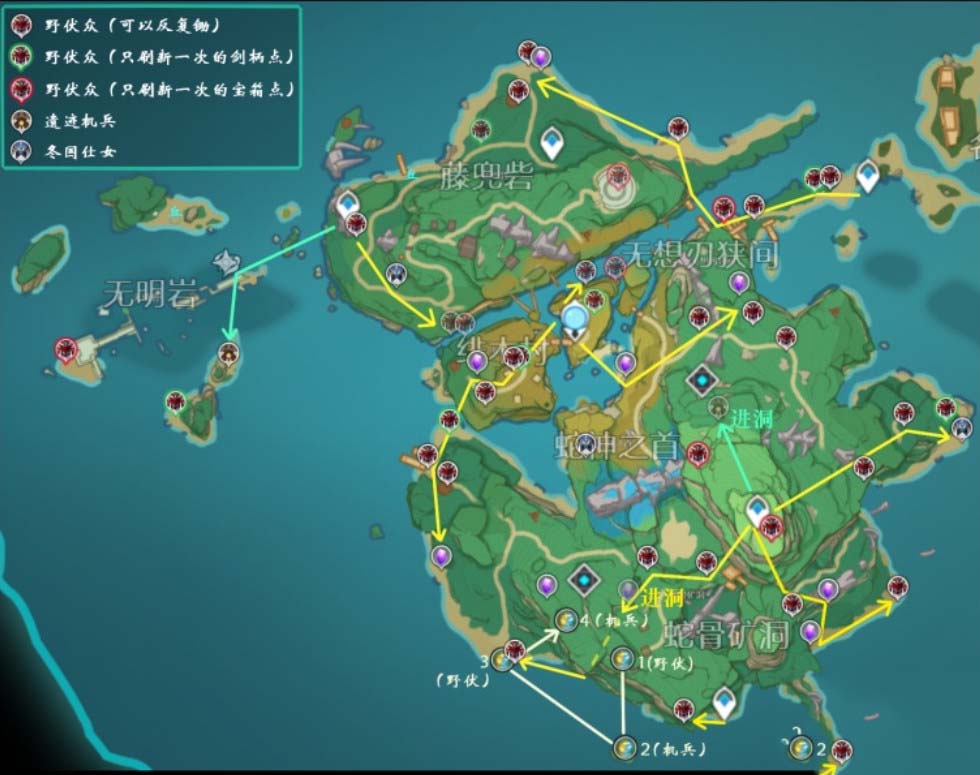Click the marker numbered 1 (野伏)
This screenshot has height=775, width=980.
[622, 658]
